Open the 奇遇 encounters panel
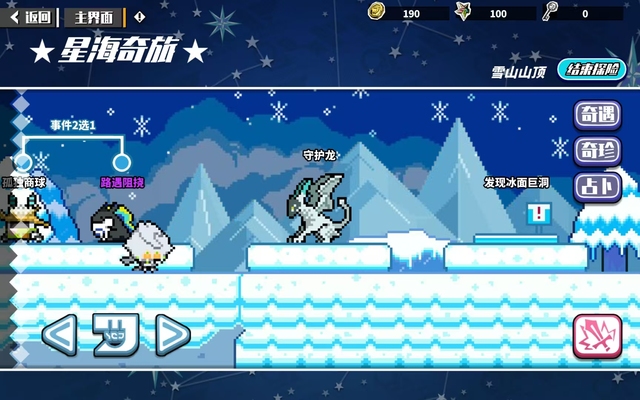This screenshot has width=640, height=400. coord(597,115)
